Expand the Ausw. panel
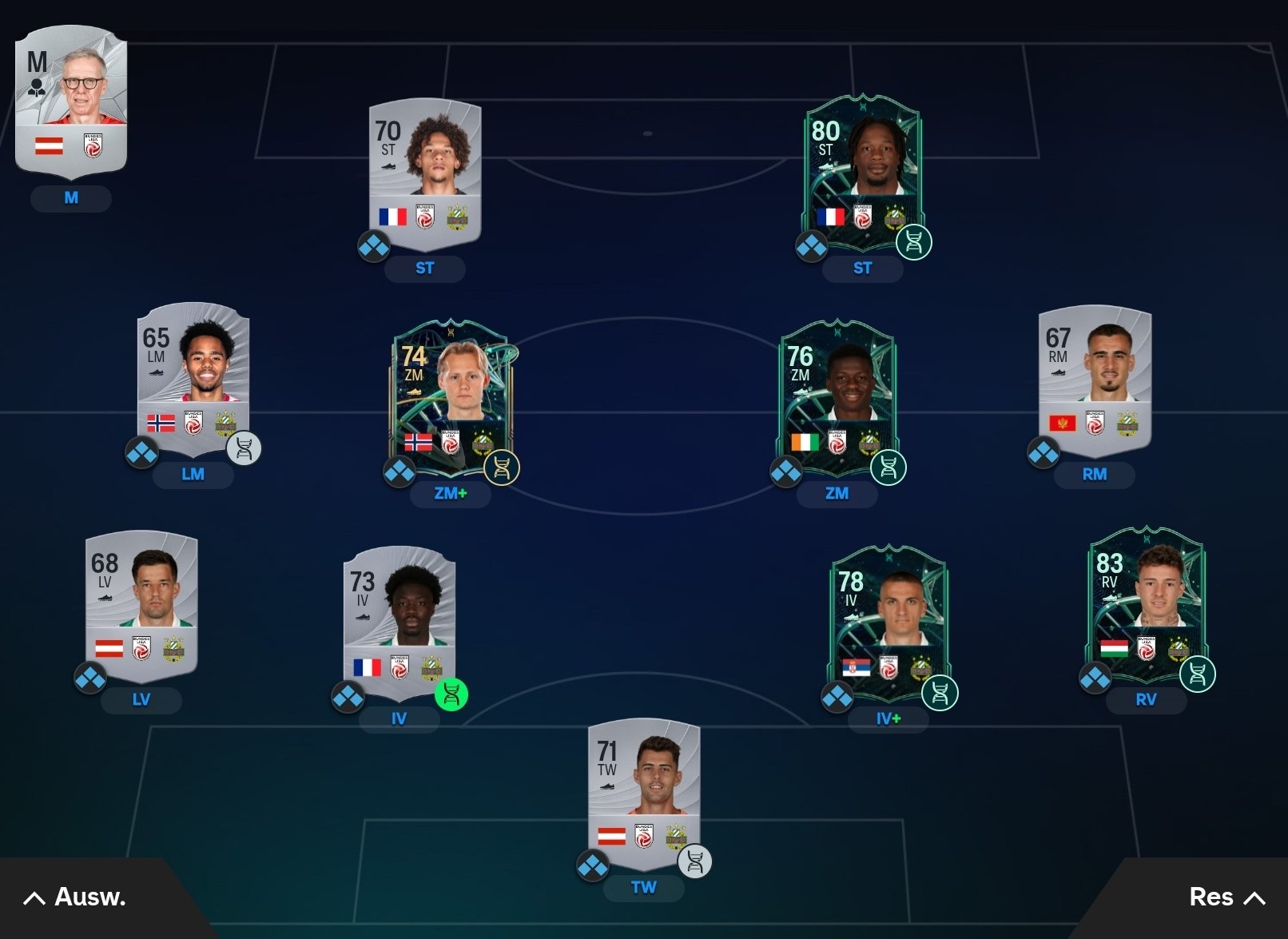 76,897
